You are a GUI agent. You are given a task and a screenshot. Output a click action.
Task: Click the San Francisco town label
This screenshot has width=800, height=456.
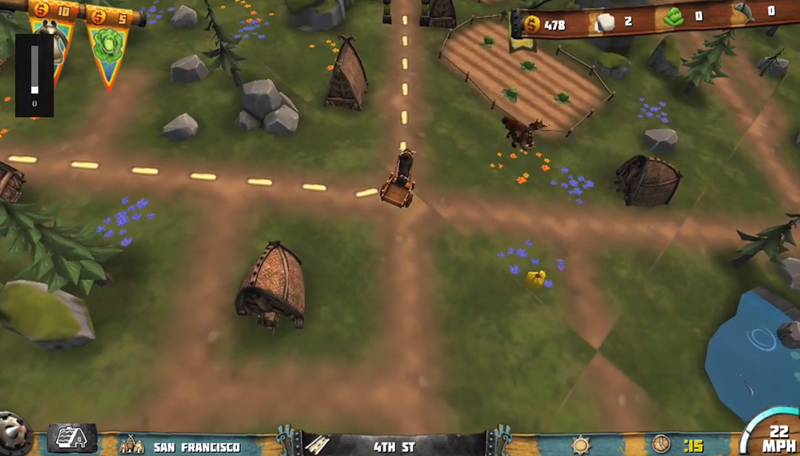[x=195, y=446]
